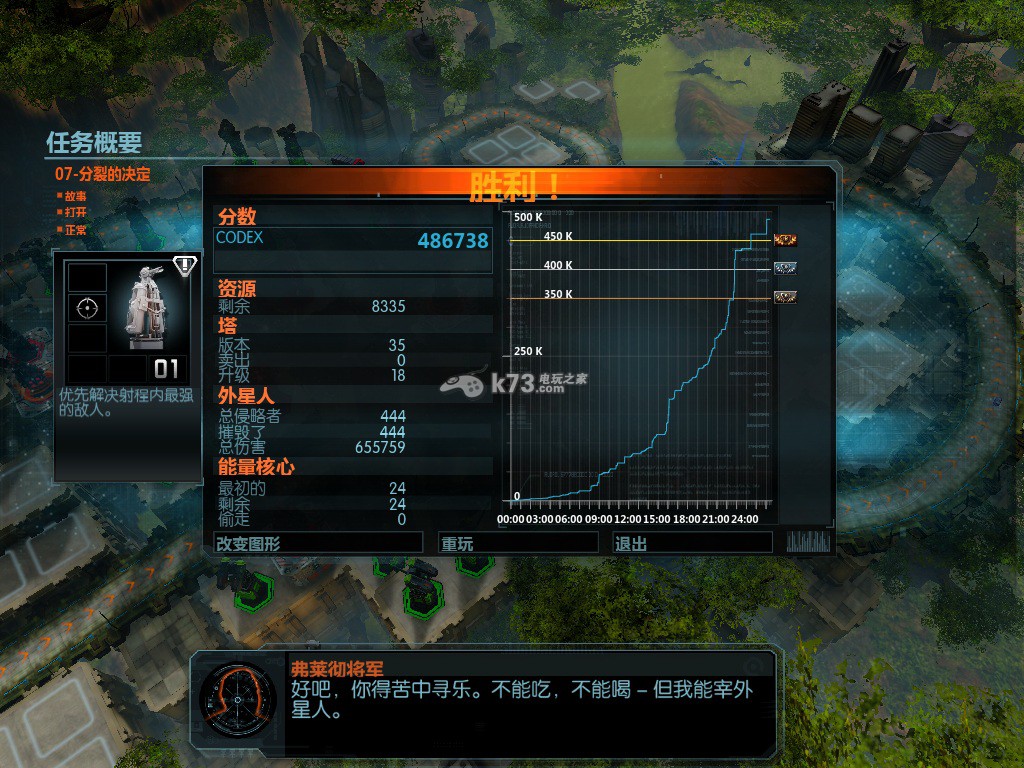Open the small bar chart icon
This screenshot has height=768, width=1024.
click(x=808, y=542)
